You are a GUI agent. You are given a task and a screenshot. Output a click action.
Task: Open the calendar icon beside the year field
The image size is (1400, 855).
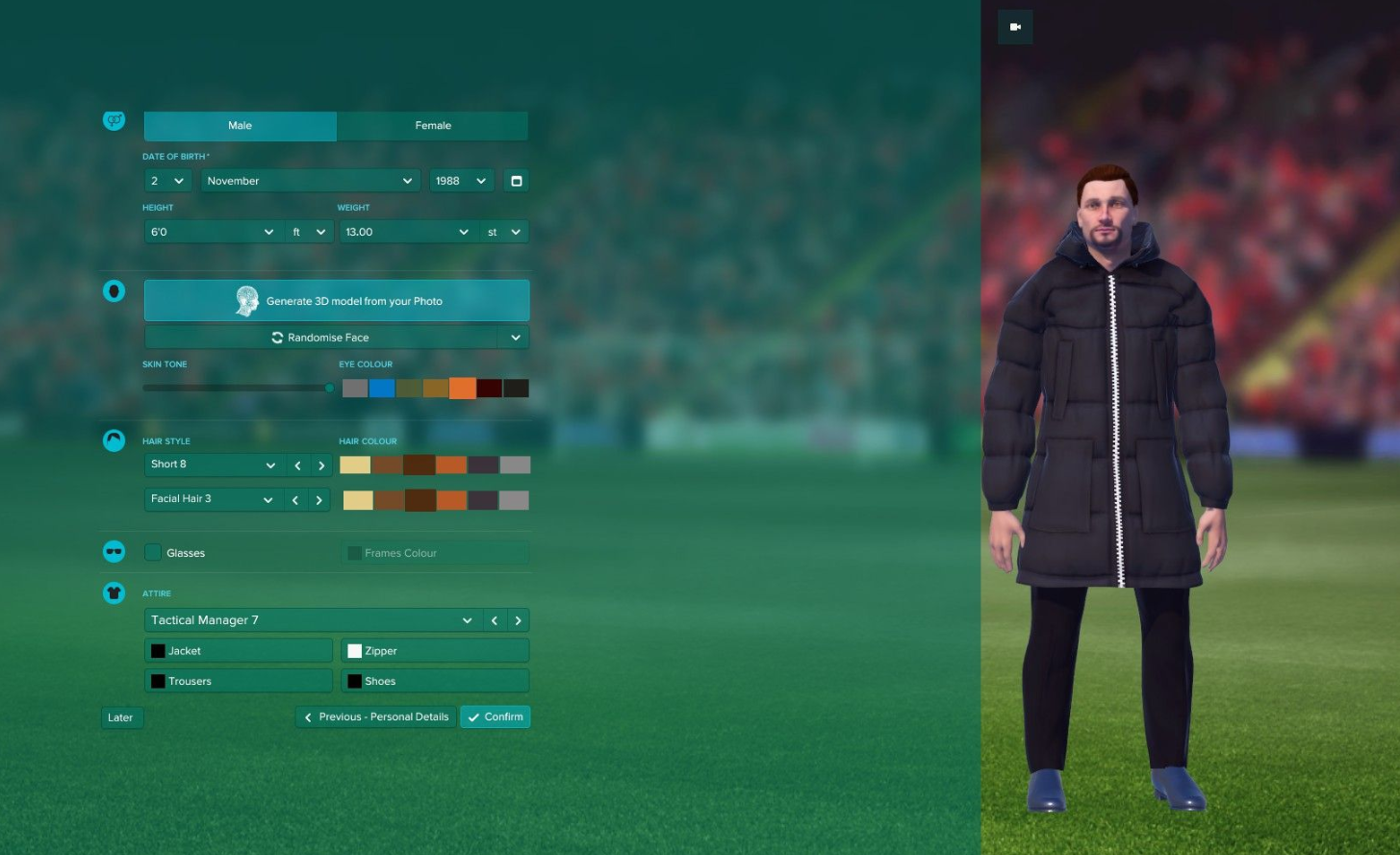[516, 180]
